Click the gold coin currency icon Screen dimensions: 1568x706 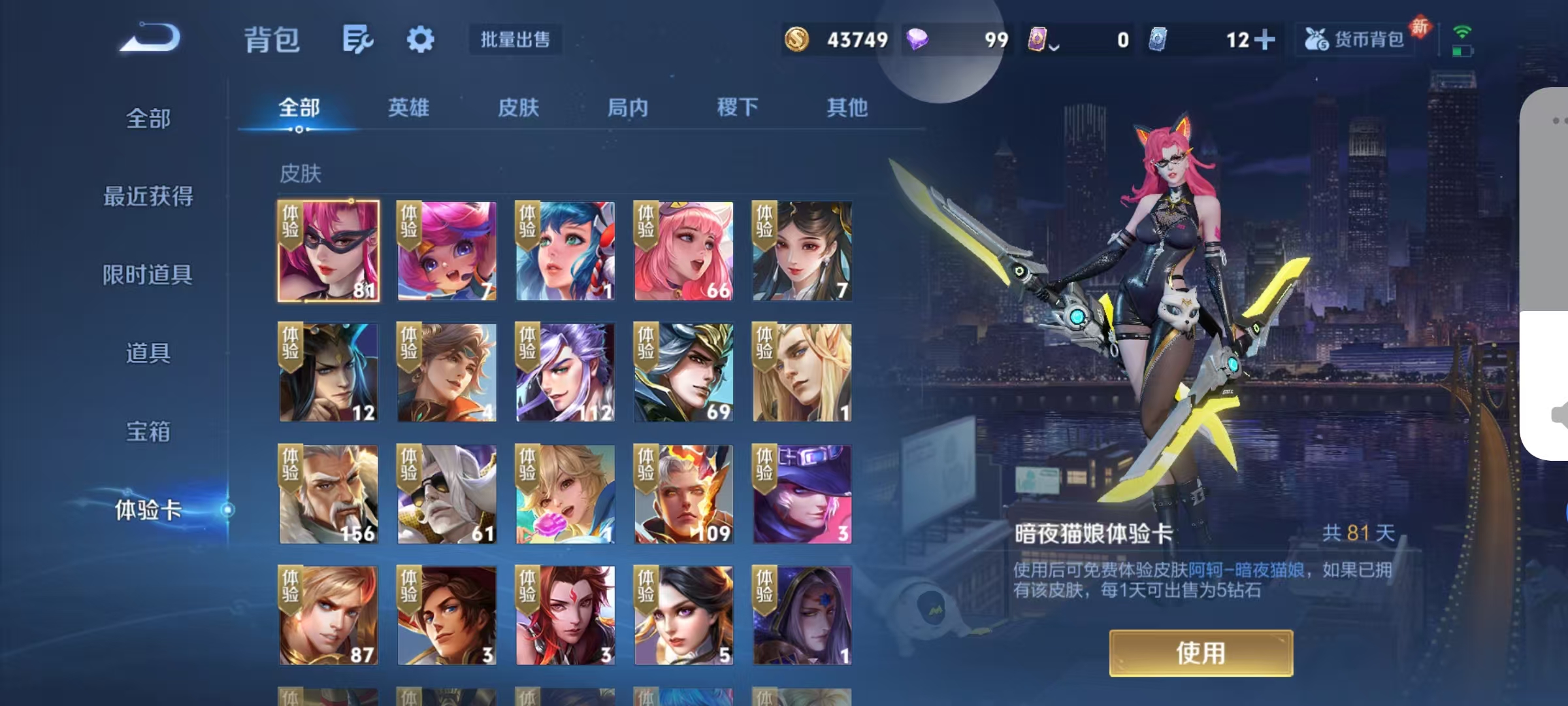tap(798, 39)
